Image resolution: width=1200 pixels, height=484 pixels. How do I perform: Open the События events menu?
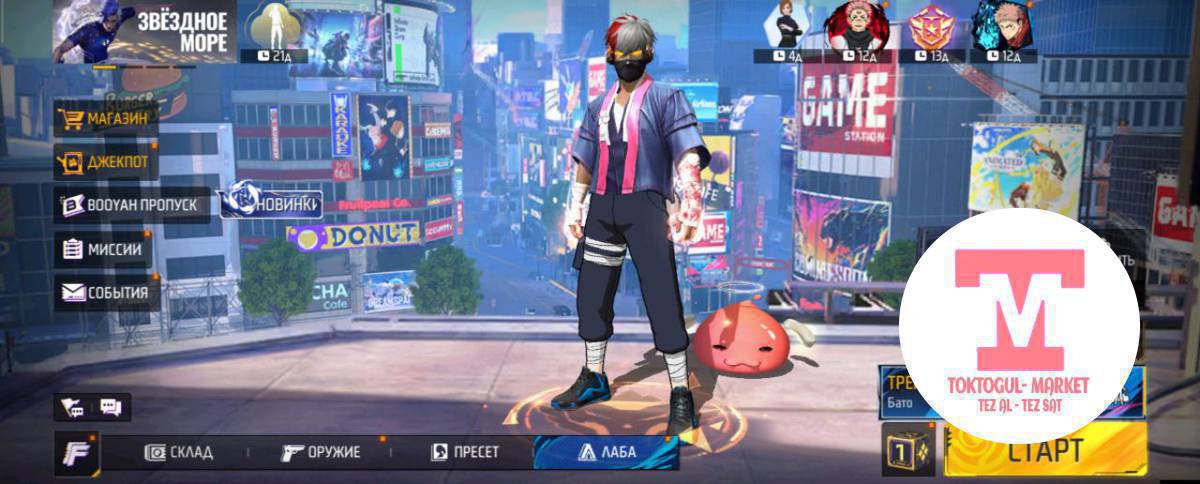coord(106,292)
